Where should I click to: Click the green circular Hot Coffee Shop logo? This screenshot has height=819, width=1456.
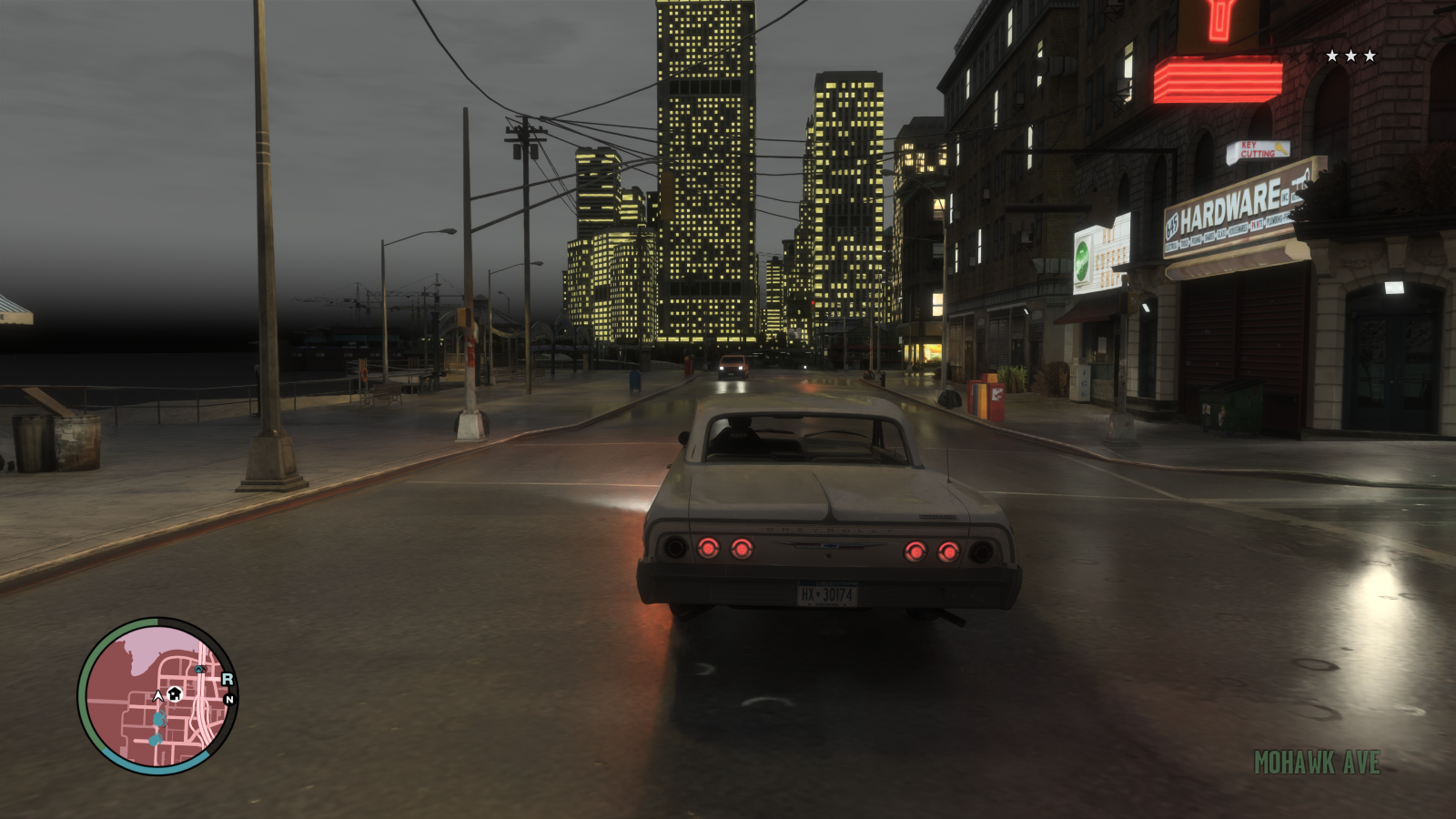tap(1083, 258)
